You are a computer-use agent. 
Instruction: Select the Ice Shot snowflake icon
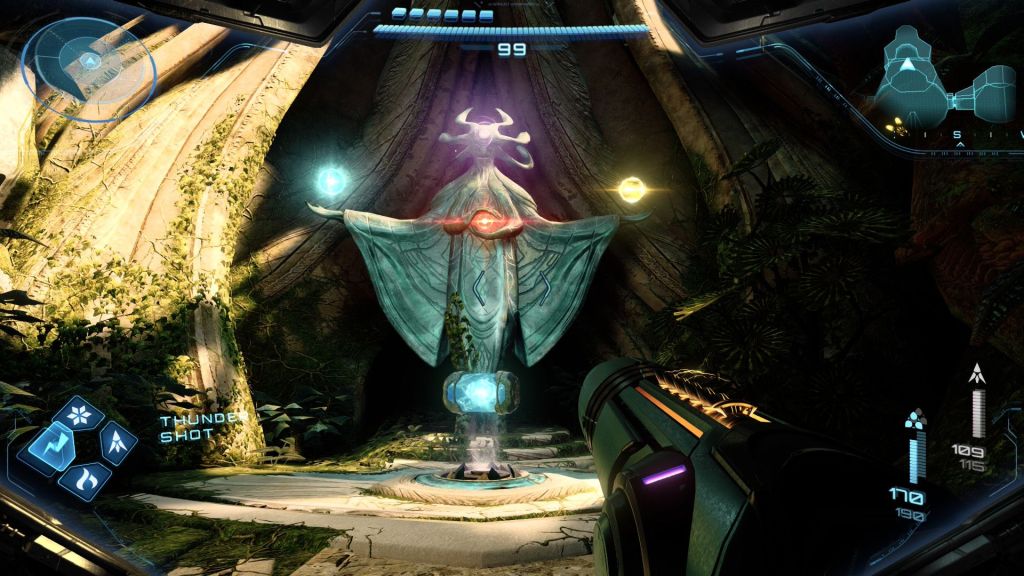[84, 412]
